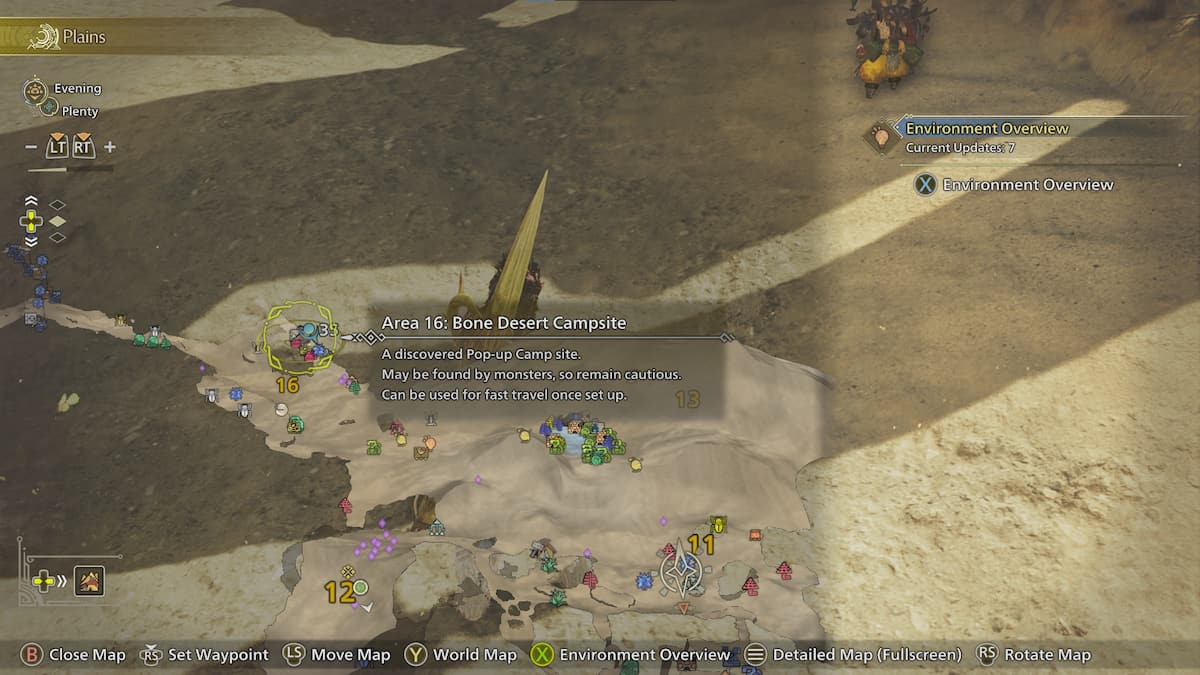Select the Area 16 Bone Desert Campsite marker
The width and height of the screenshot is (1200, 675).
pos(299,340)
